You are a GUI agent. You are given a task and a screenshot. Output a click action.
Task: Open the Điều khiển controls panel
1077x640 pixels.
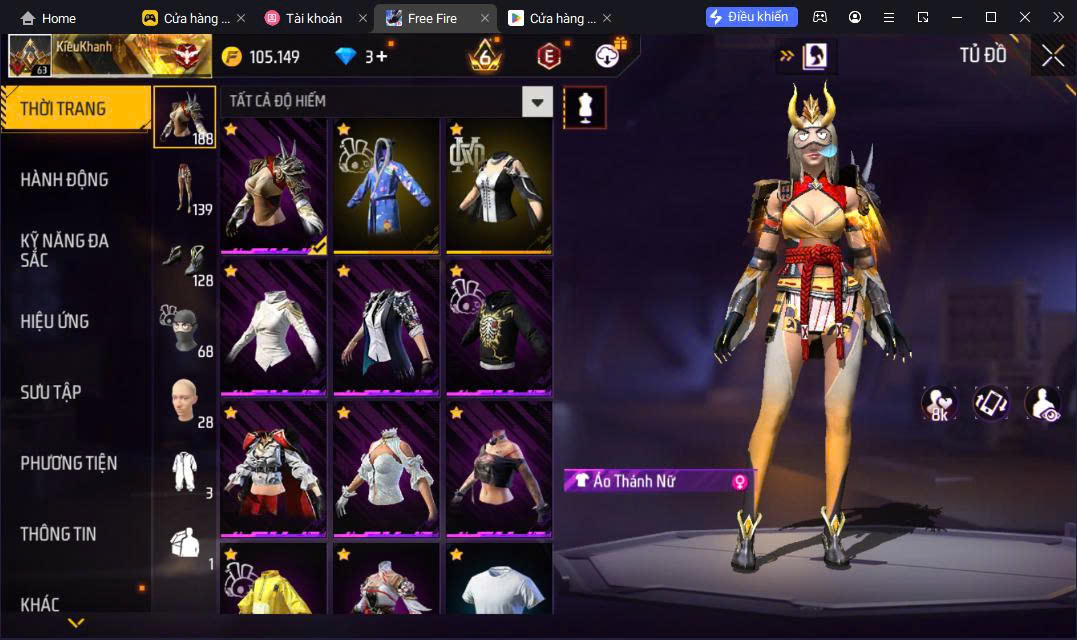pos(751,17)
